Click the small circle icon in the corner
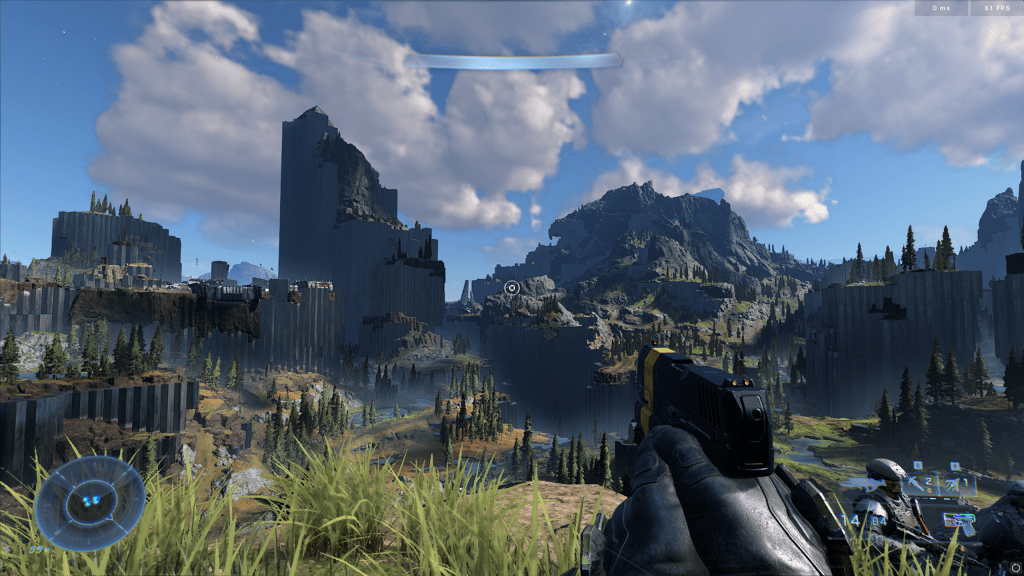 coord(1015,568)
